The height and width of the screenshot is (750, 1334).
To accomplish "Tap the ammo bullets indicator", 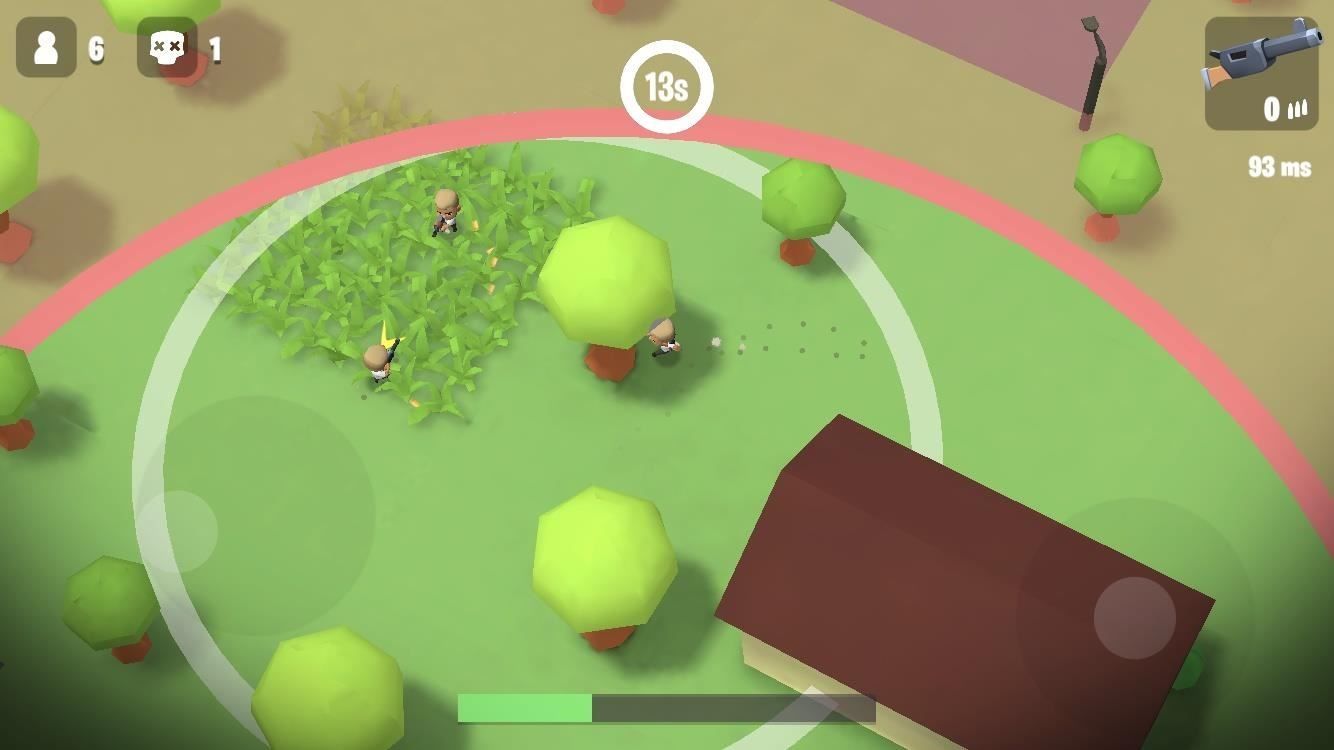I will pyautogui.click(x=1298, y=108).
